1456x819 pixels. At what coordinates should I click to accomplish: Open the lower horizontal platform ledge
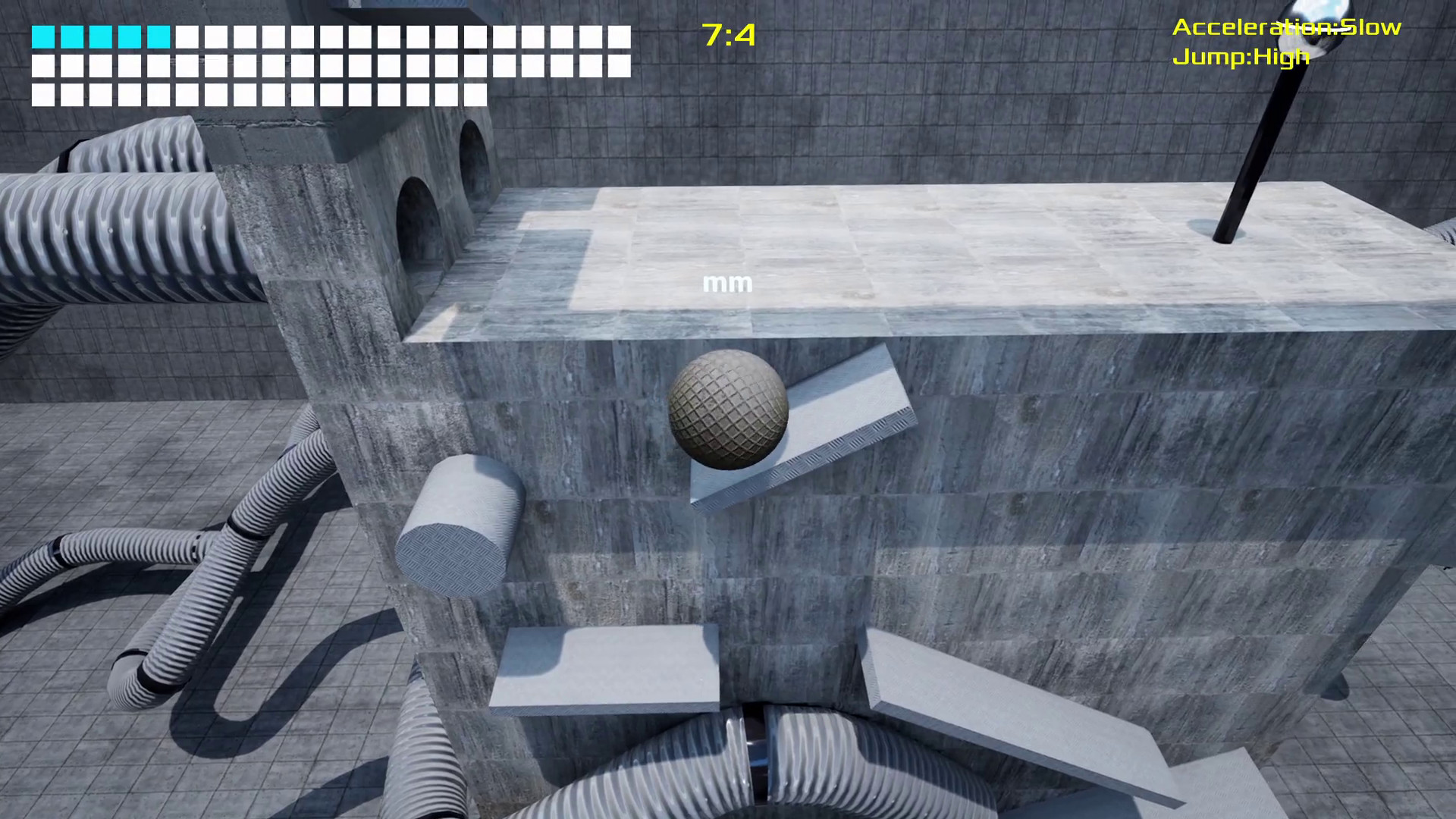(607, 667)
